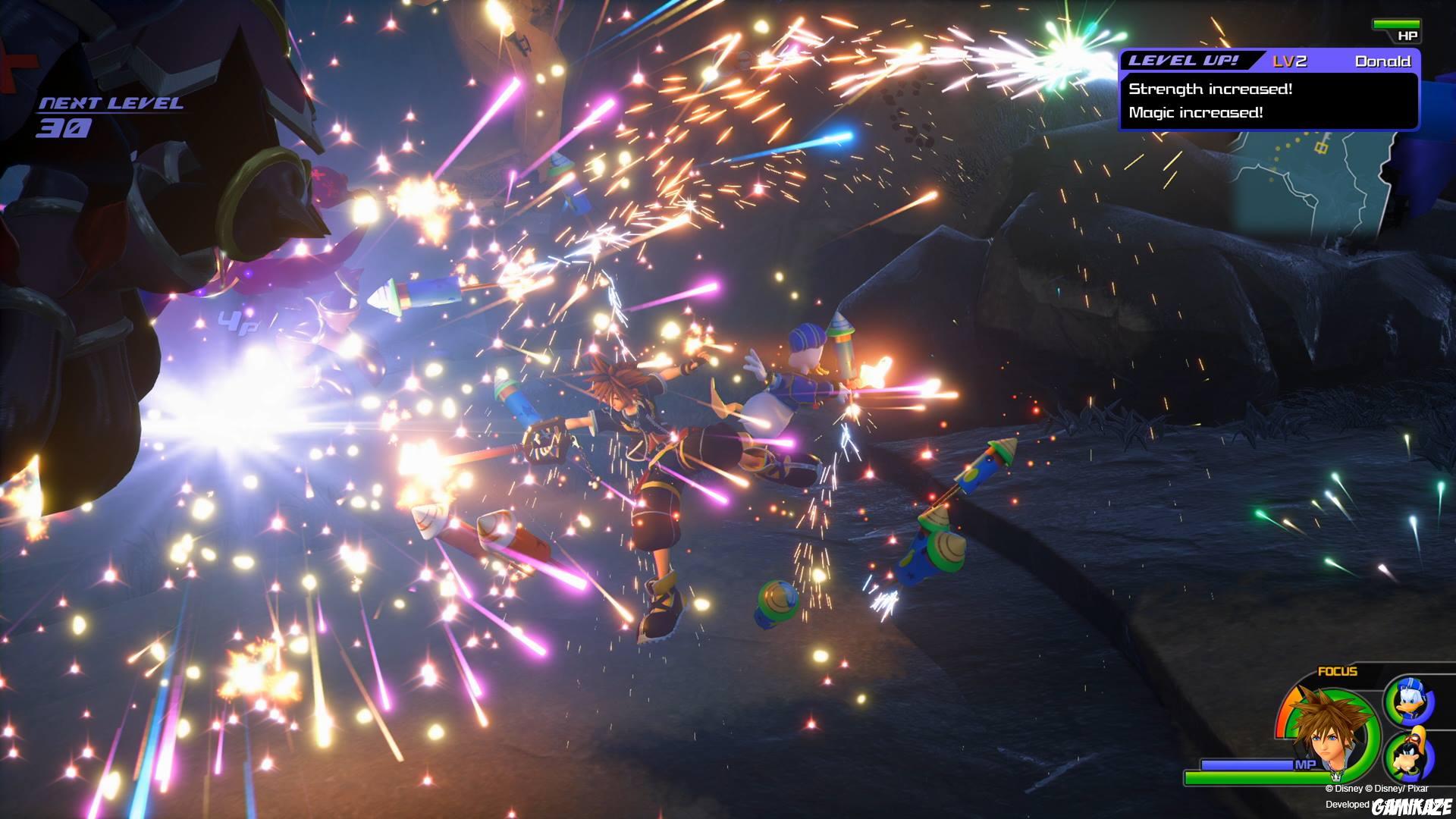Expand the Strength increased! notification
Image resolution: width=1456 pixels, height=819 pixels.
1212,89
